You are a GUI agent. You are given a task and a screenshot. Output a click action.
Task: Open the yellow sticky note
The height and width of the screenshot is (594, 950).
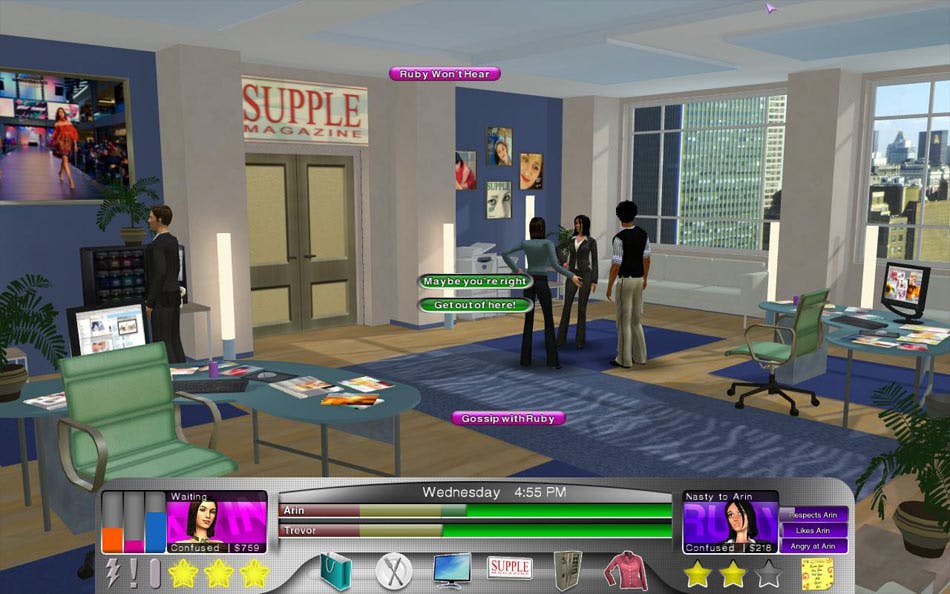(817, 573)
